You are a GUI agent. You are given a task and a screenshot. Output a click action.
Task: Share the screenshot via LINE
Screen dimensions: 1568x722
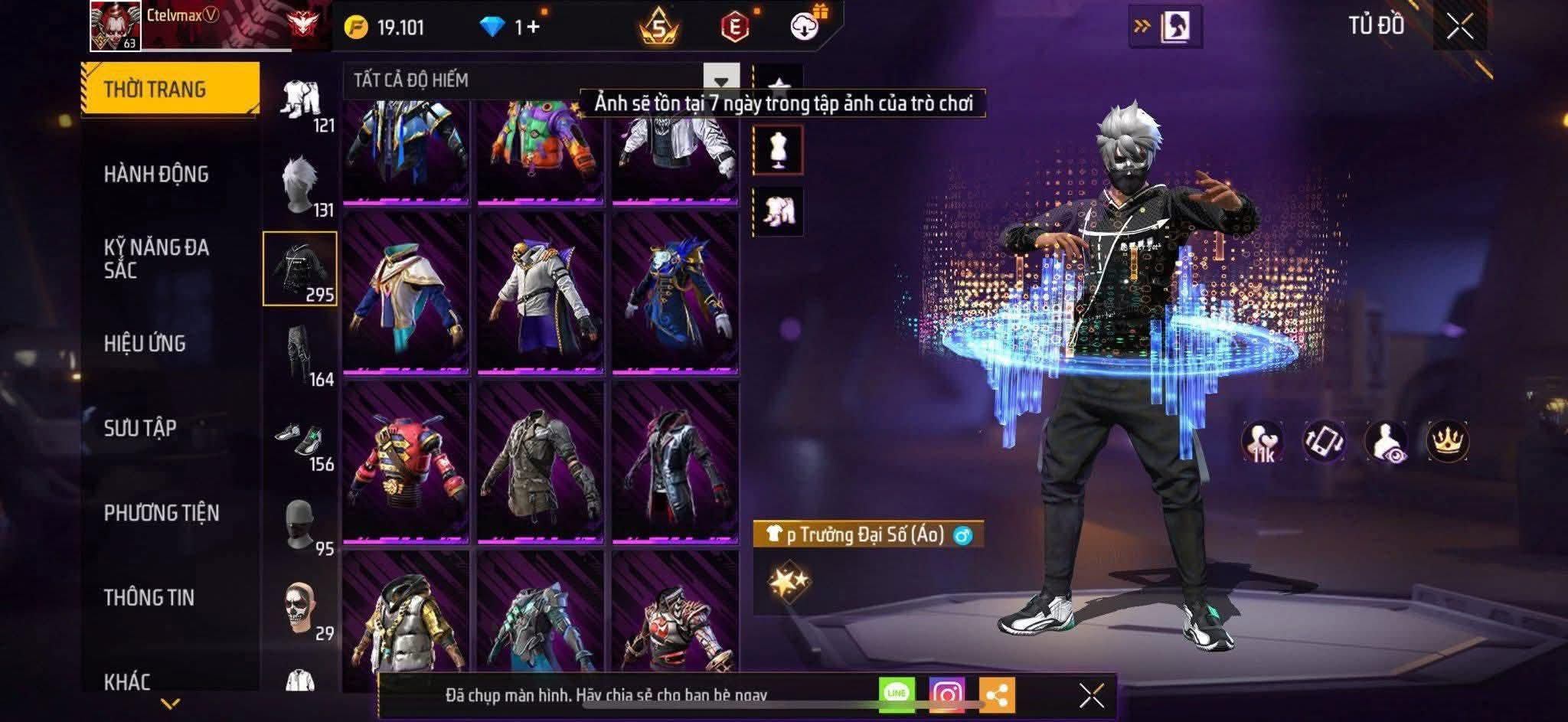(x=897, y=694)
